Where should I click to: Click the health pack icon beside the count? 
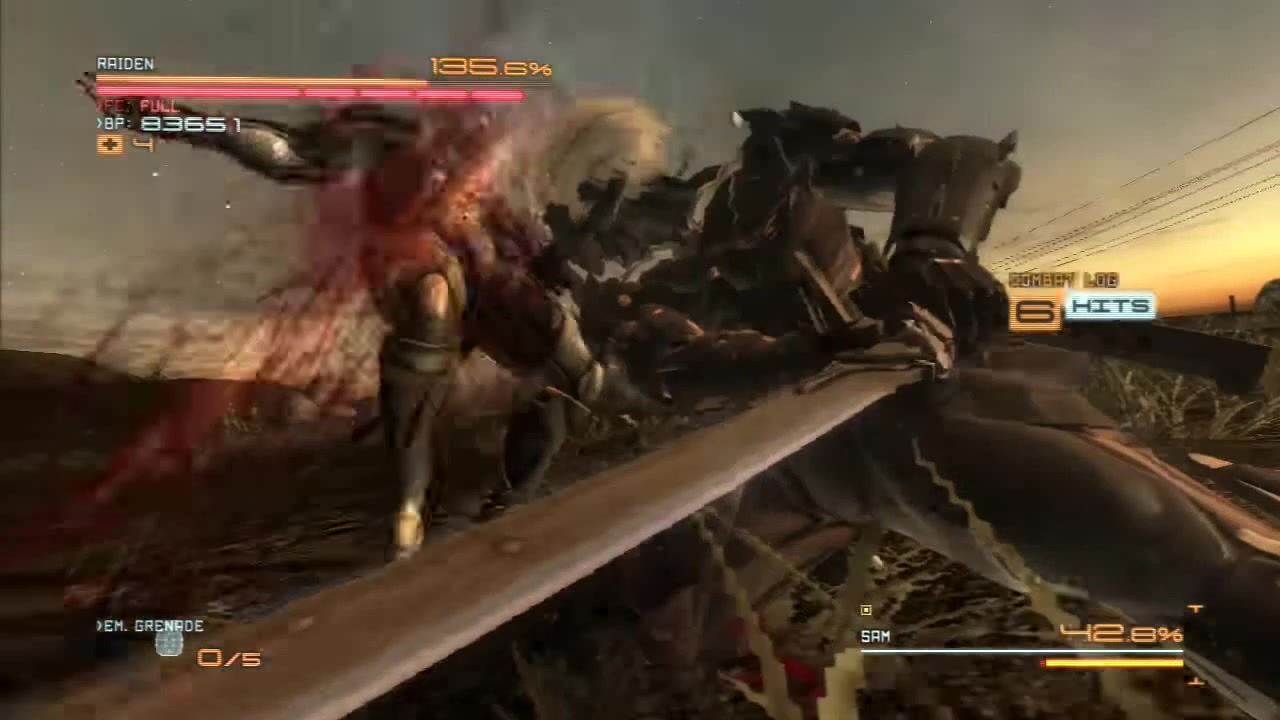pos(110,145)
